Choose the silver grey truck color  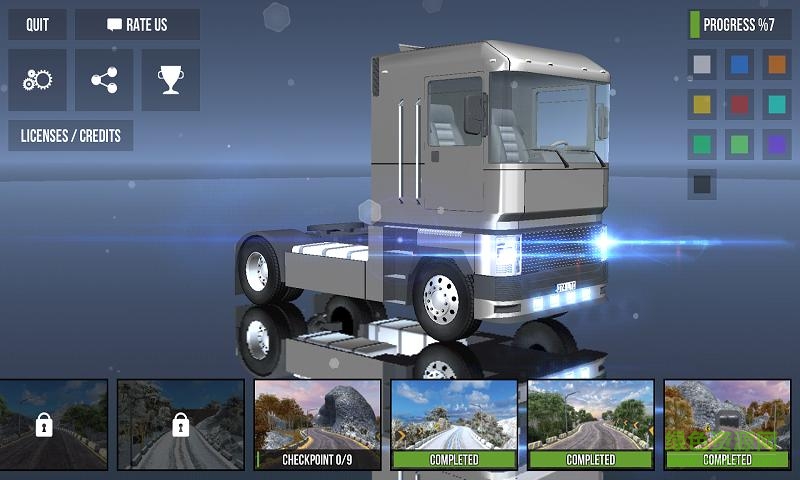[x=703, y=65]
